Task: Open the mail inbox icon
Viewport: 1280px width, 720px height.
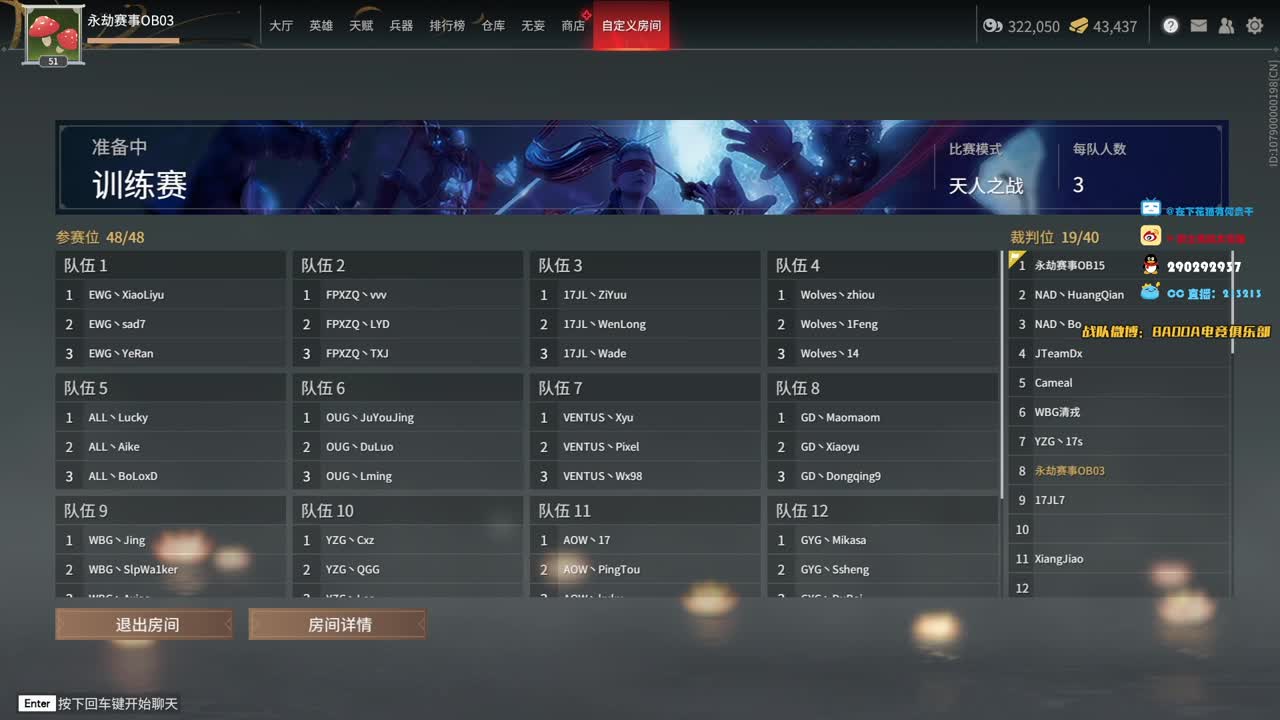Action: [1198, 25]
